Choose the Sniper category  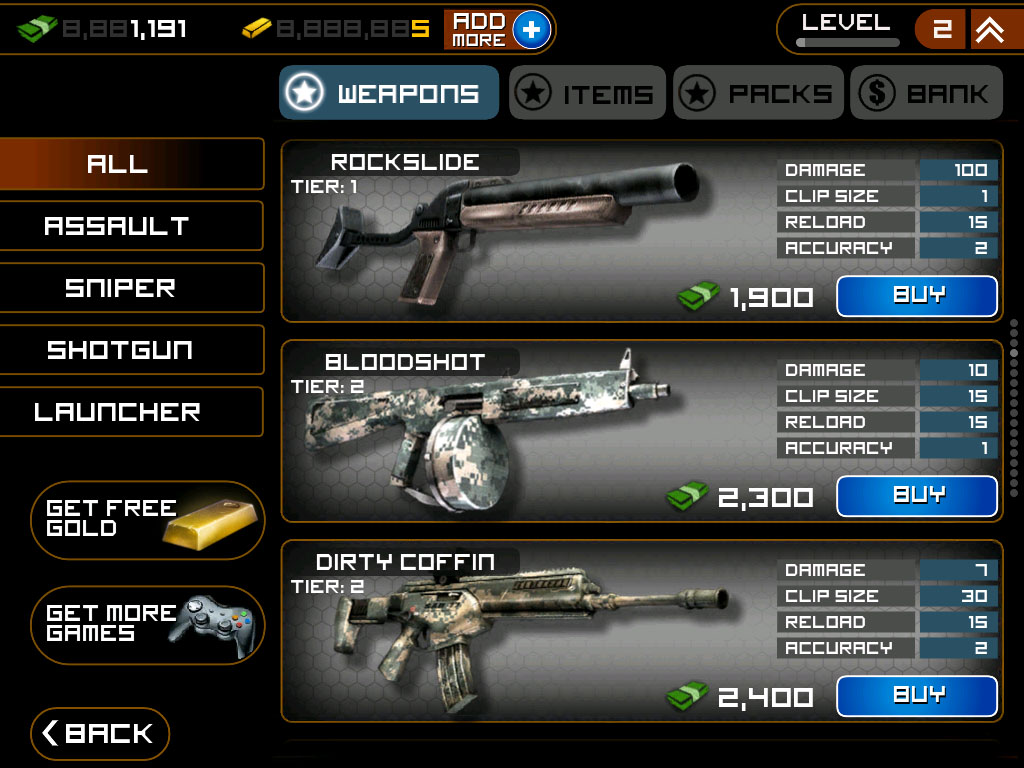pyautogui.click(x=120, y=288)
